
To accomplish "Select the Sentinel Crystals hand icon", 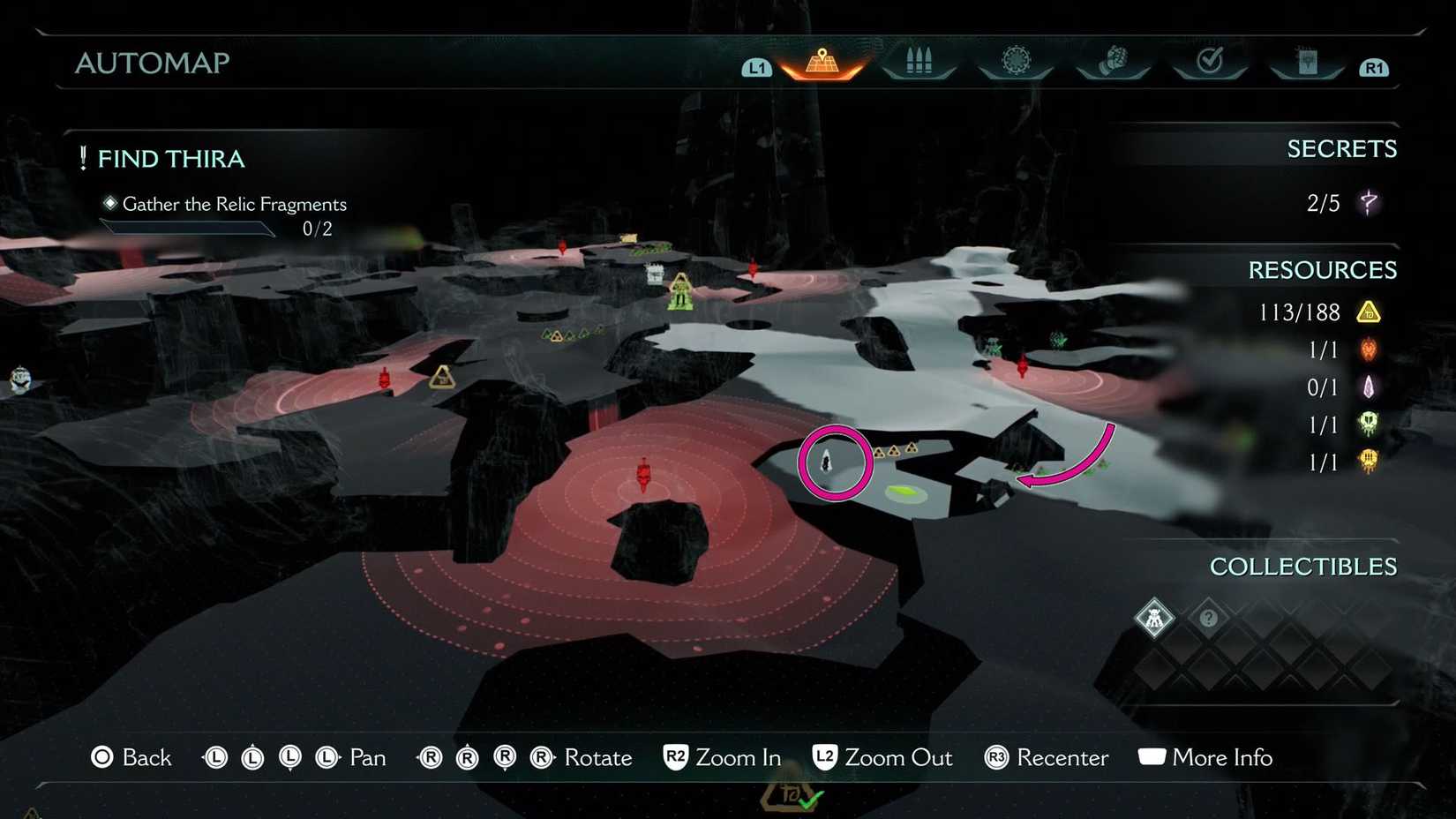I will [x=1114, y=60].
